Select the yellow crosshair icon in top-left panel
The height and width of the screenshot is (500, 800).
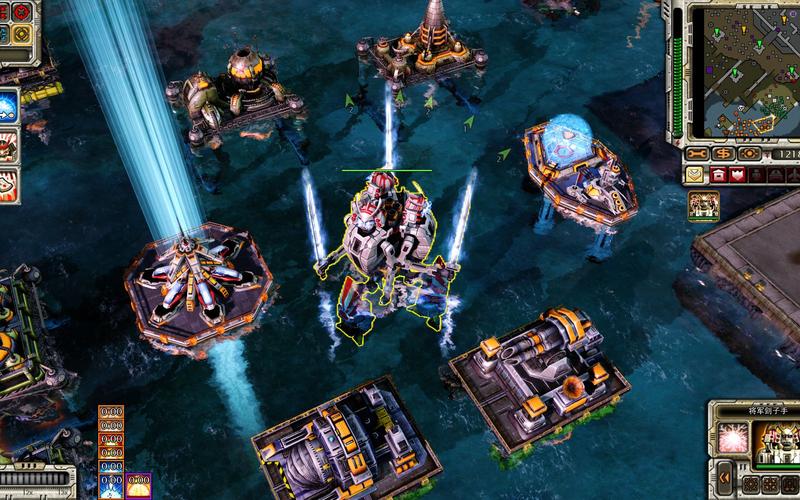pos(21,33)
